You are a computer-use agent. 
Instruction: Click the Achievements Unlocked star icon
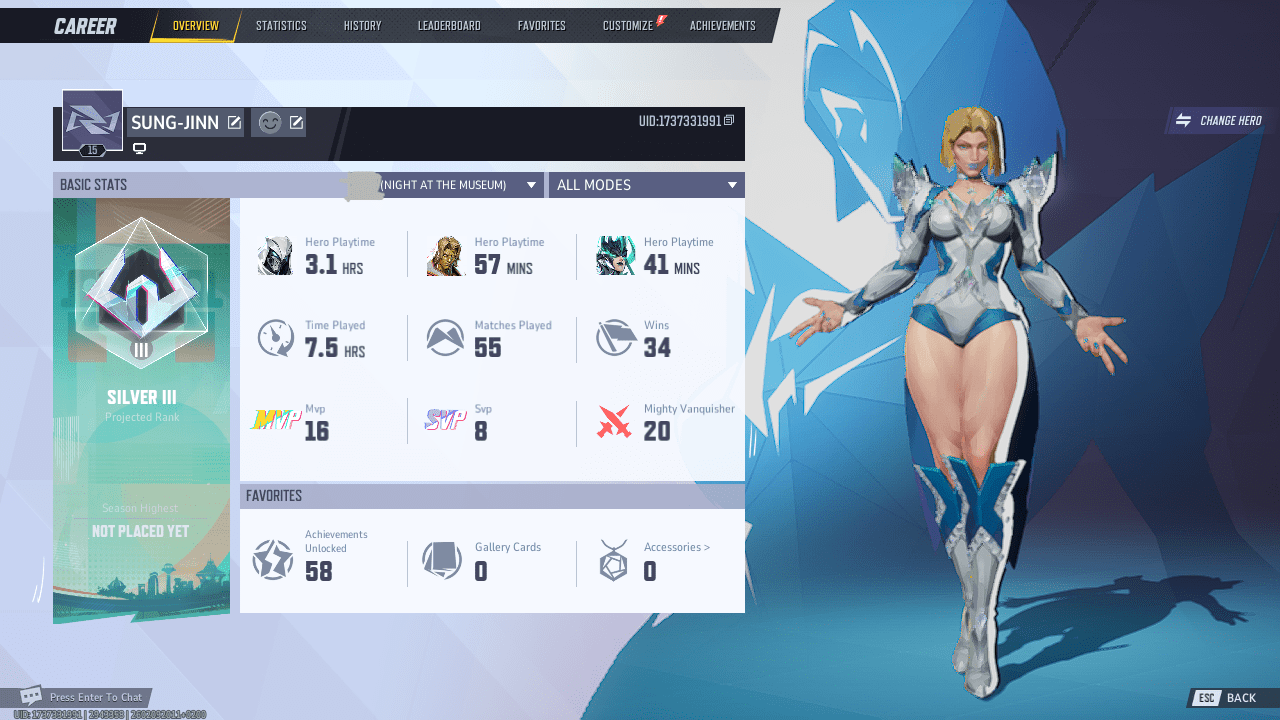(272, 561)
